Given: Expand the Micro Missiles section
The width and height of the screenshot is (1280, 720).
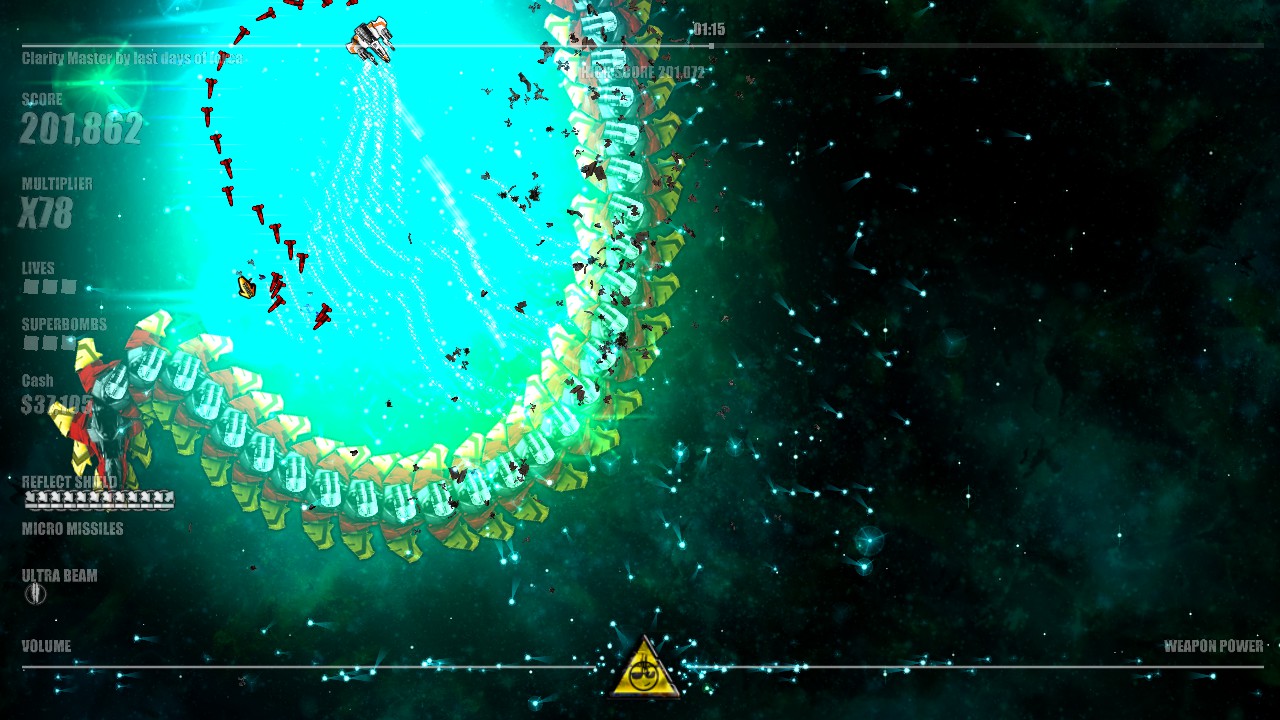Looking at the screenshot, I should 70,528.
